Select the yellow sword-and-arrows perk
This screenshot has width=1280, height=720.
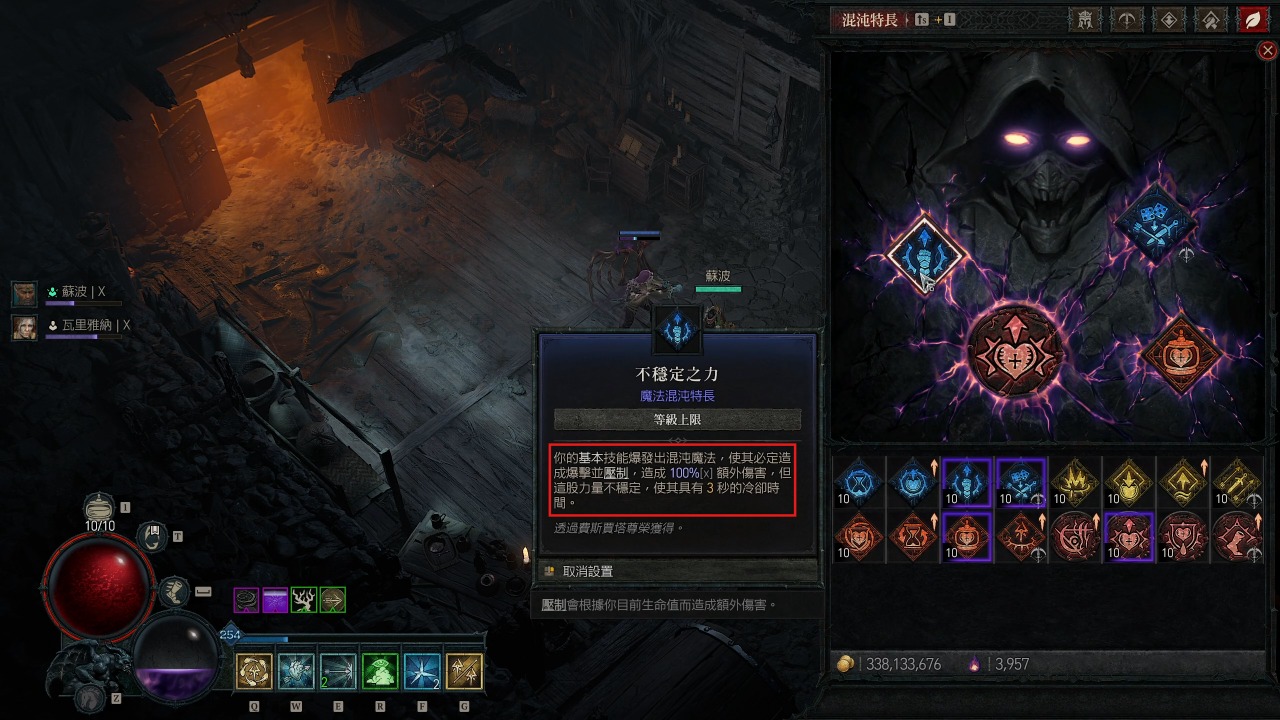1236,483
